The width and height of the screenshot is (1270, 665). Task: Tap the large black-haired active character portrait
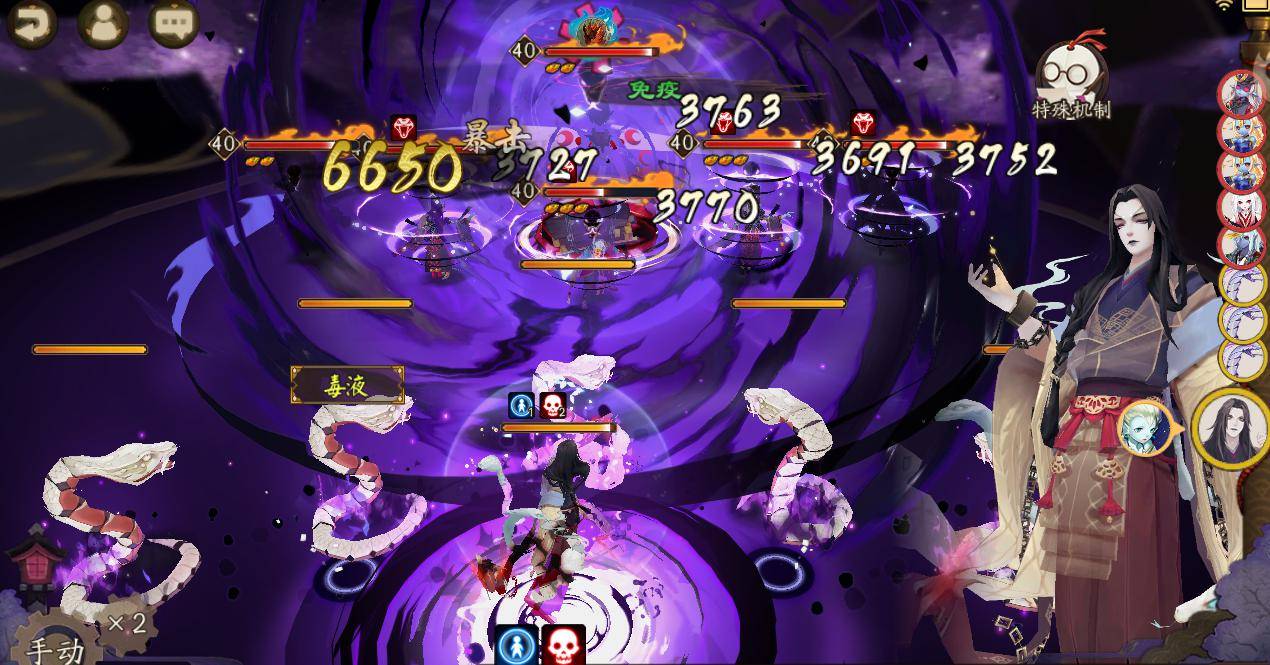click(1231, 429)
